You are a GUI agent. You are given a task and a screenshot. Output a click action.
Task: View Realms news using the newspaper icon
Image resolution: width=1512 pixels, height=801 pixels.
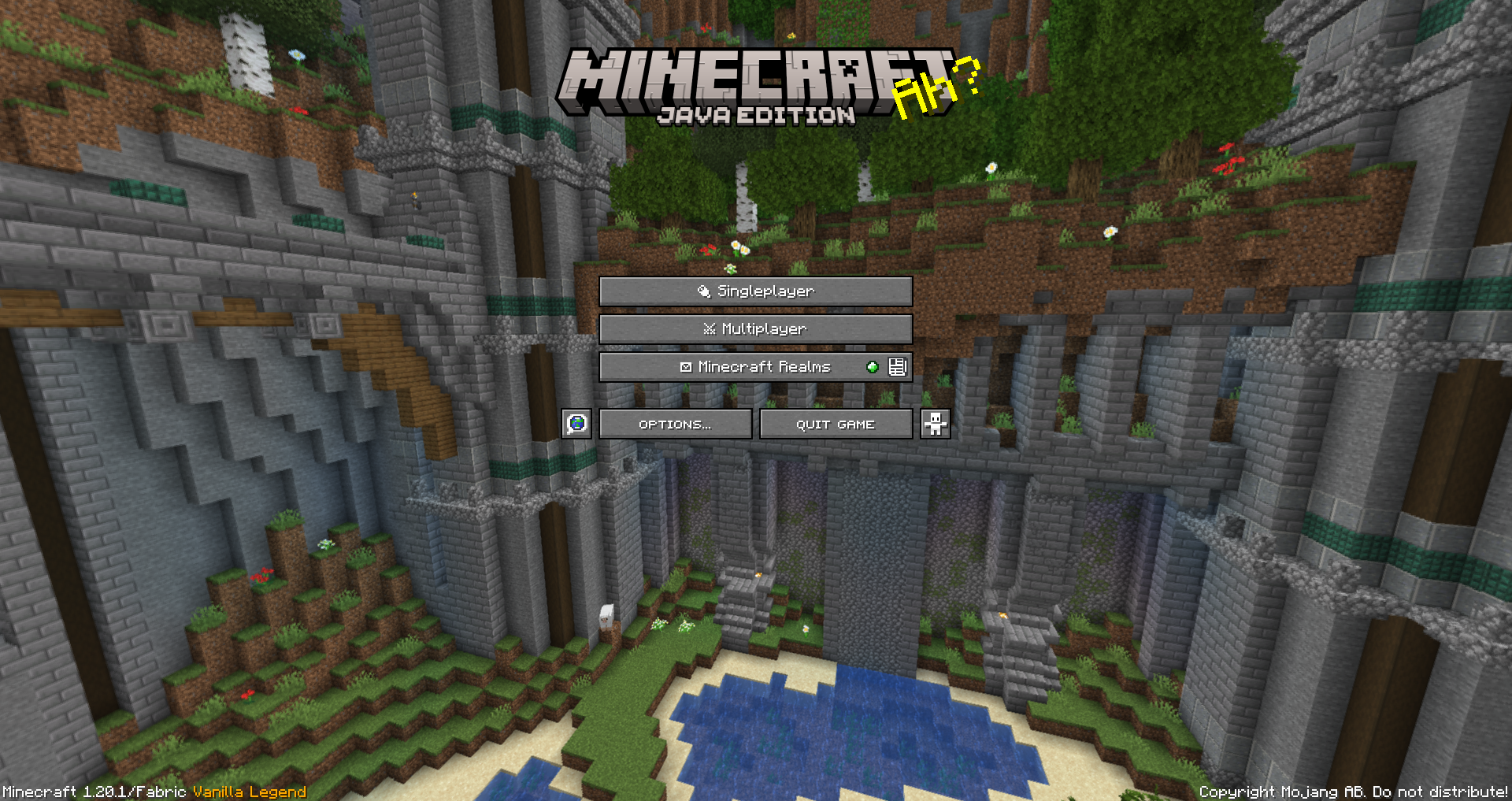pyautogui.click(x=898, y=366)
